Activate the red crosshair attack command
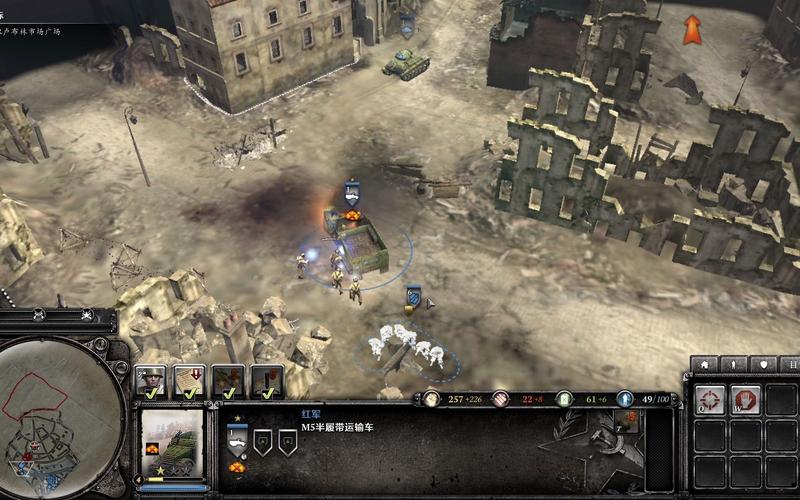Screen dimensions: 800x500 point(710,400)
